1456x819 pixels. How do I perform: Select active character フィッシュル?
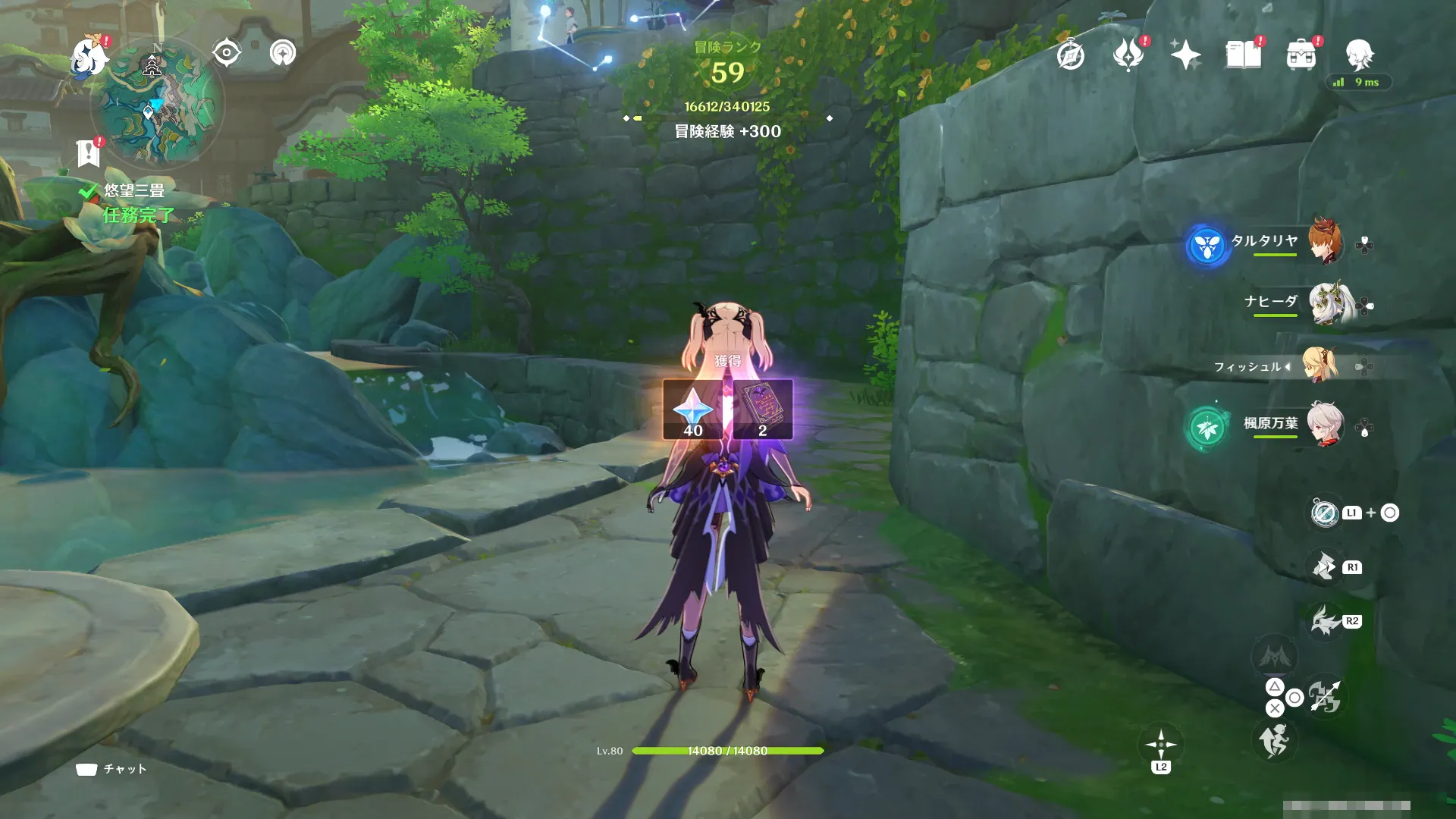[x=1319, y=366]
